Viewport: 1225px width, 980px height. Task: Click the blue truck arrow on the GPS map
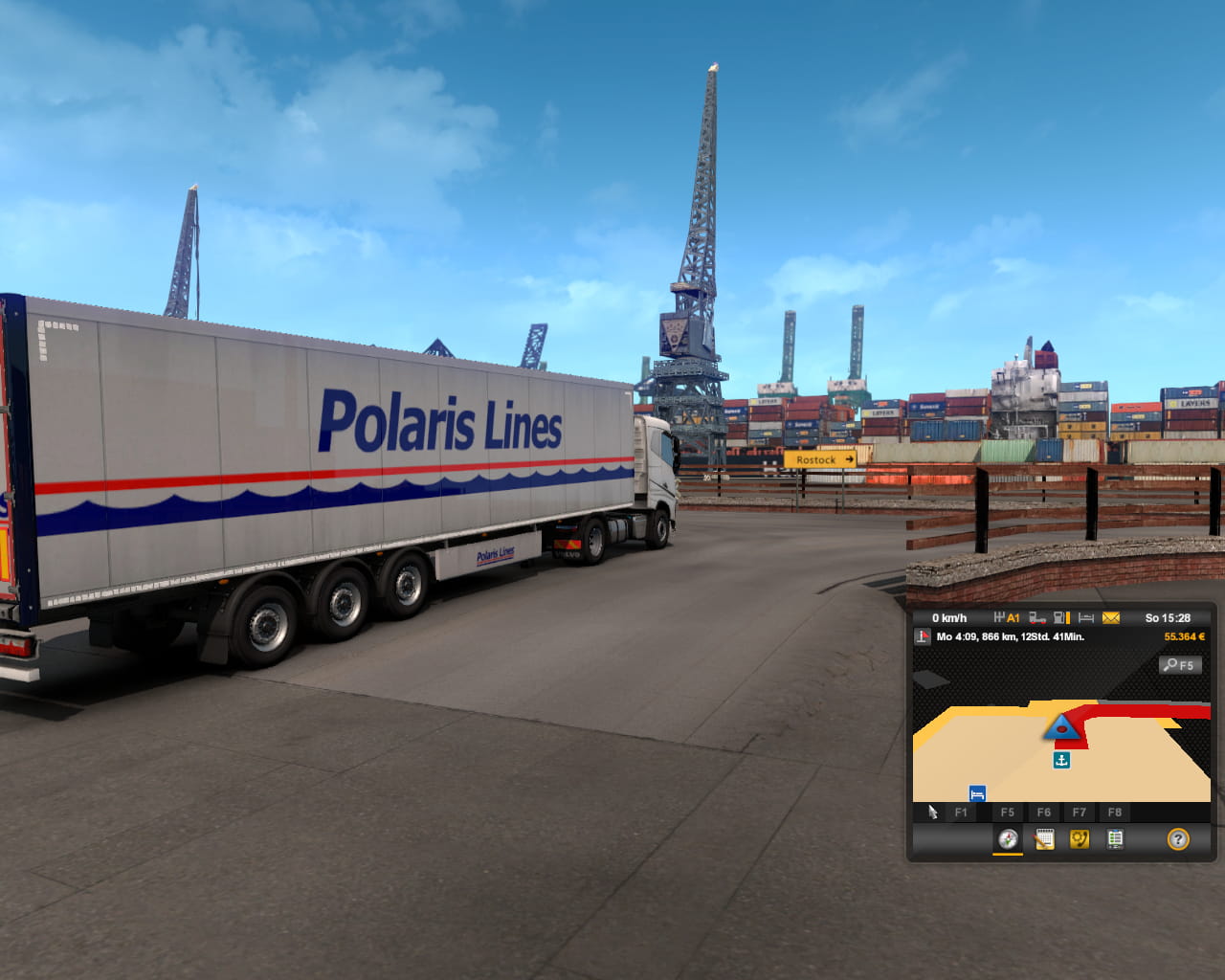(x=1061, y=729)
